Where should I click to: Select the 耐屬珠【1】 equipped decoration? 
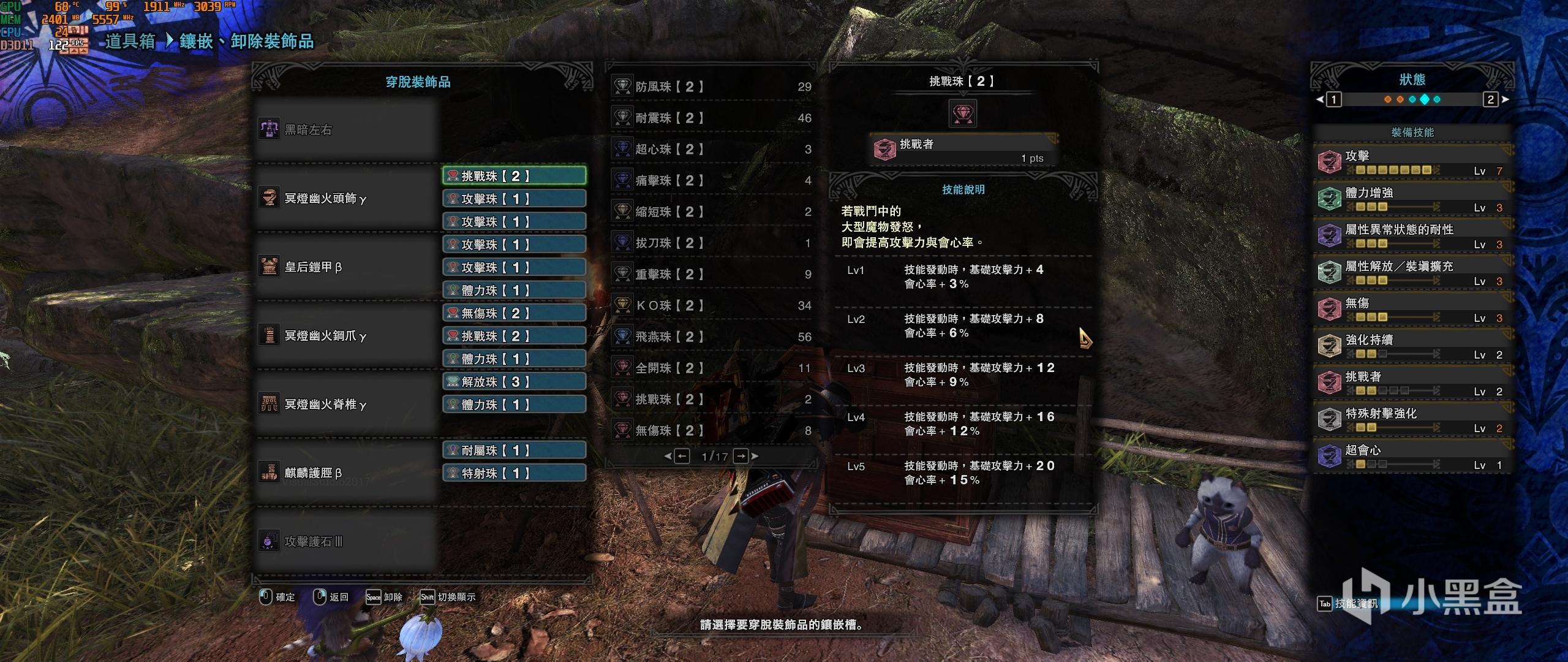[514, 451]
